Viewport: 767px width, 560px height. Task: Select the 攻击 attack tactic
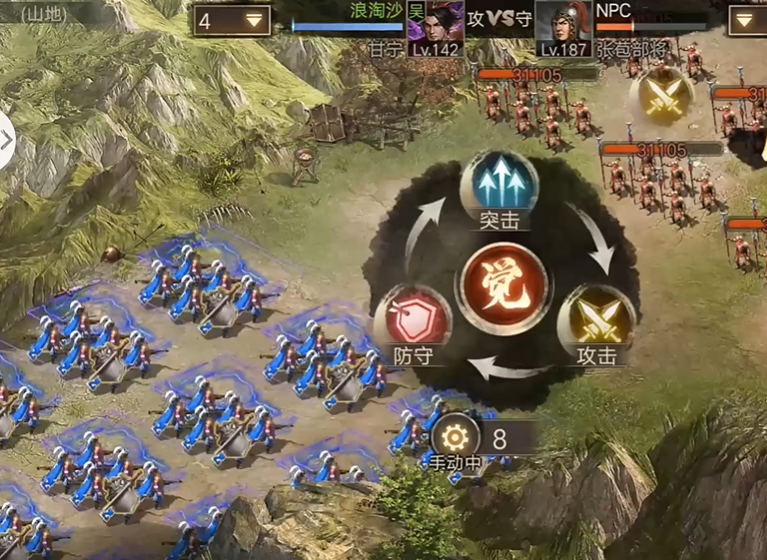point(595,321)
